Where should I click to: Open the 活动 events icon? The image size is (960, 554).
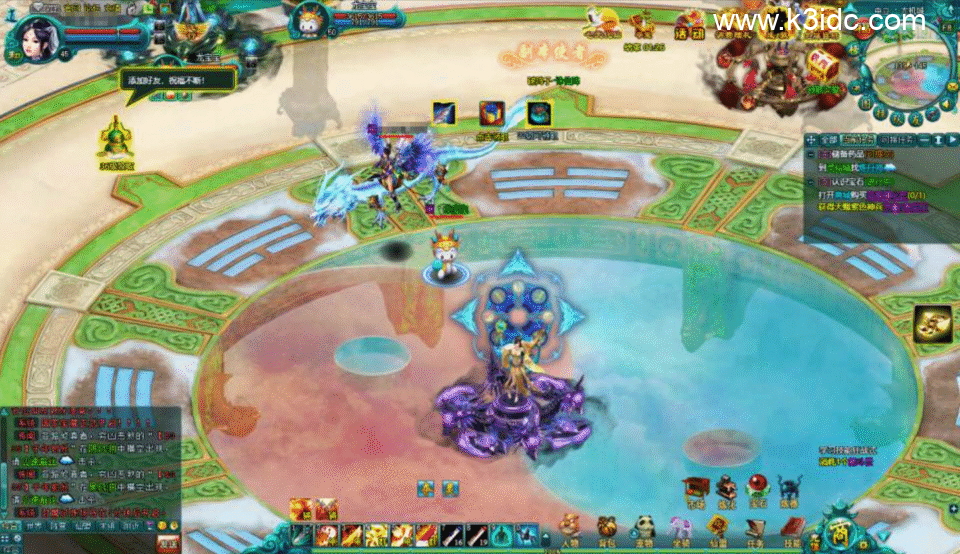pos(689,25)
